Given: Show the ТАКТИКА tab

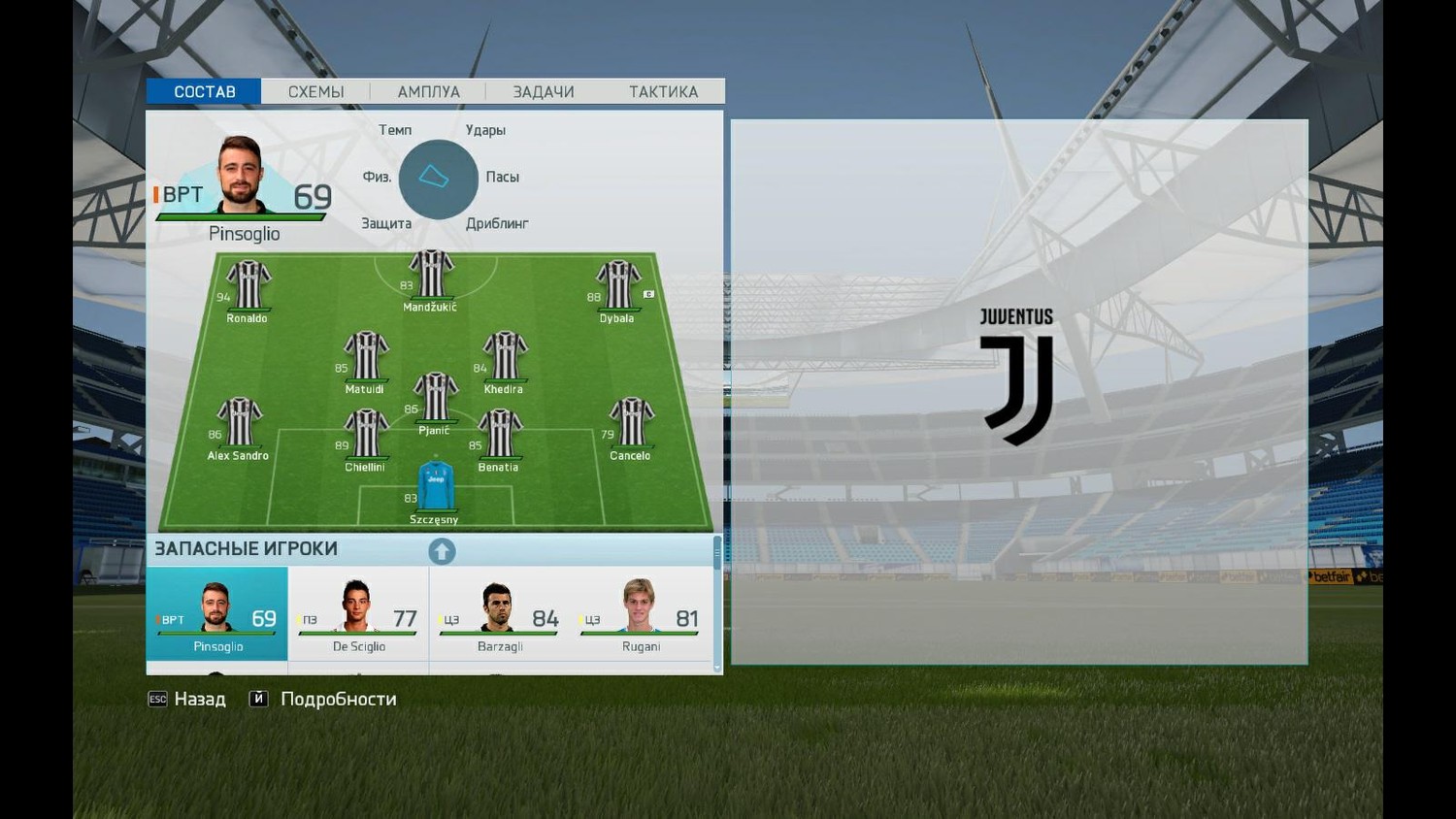Looking at the screenshot, I should pos(663,91).
